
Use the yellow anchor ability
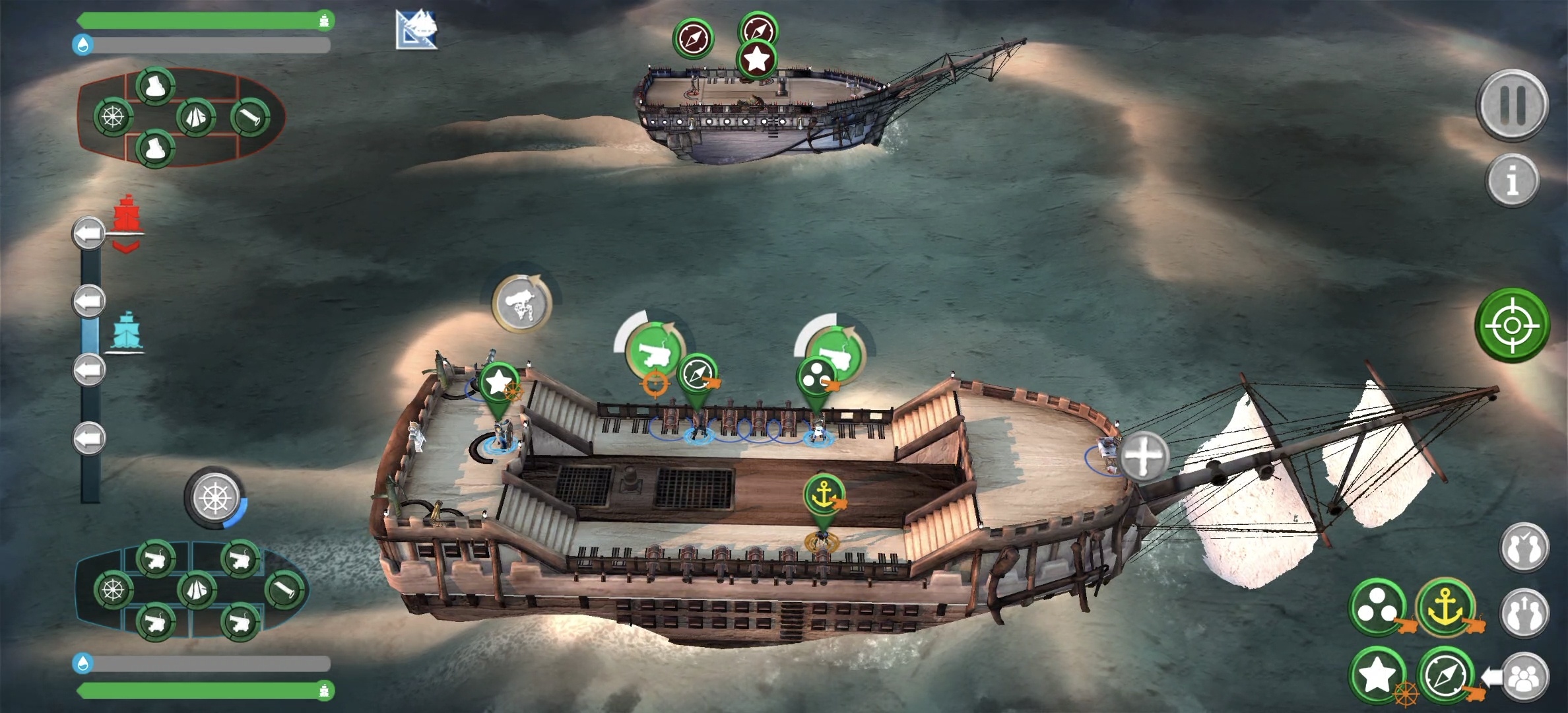(x=1445, y=607)
